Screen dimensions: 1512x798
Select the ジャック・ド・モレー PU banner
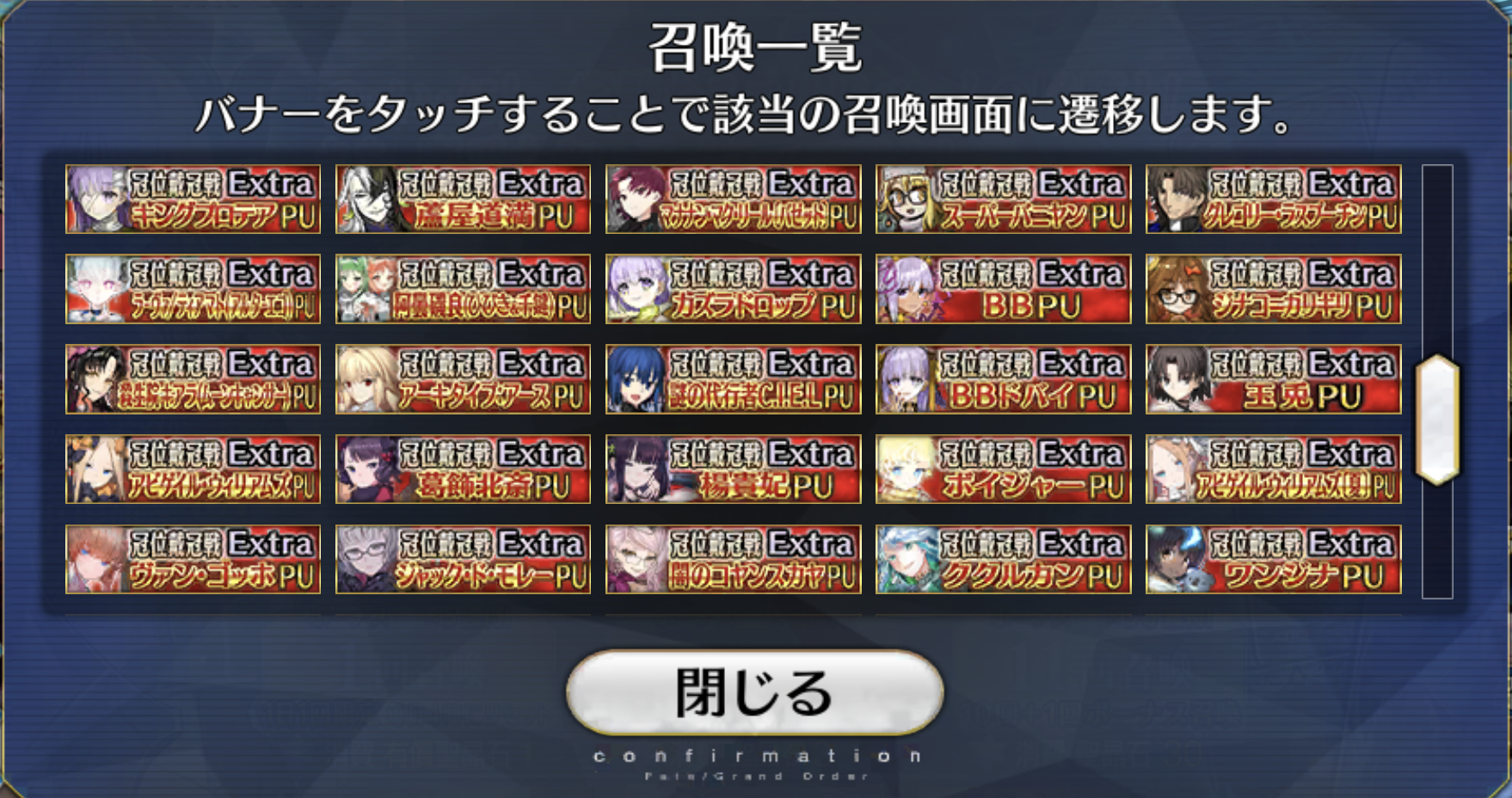point(463,560)
